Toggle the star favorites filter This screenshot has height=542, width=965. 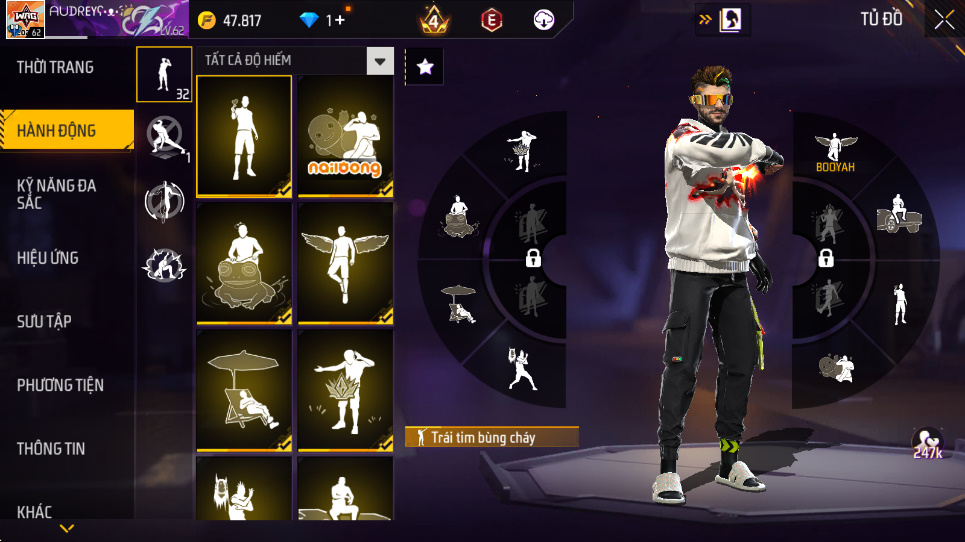pos(425,67)
